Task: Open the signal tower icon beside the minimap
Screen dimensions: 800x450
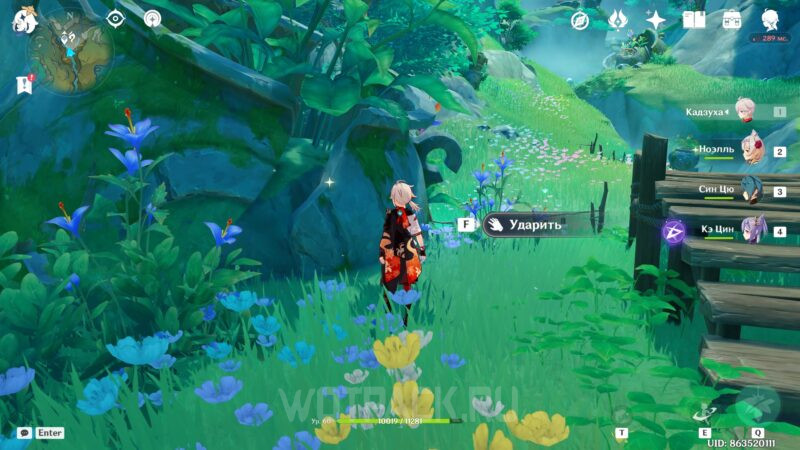Action: tap(152, 18)
